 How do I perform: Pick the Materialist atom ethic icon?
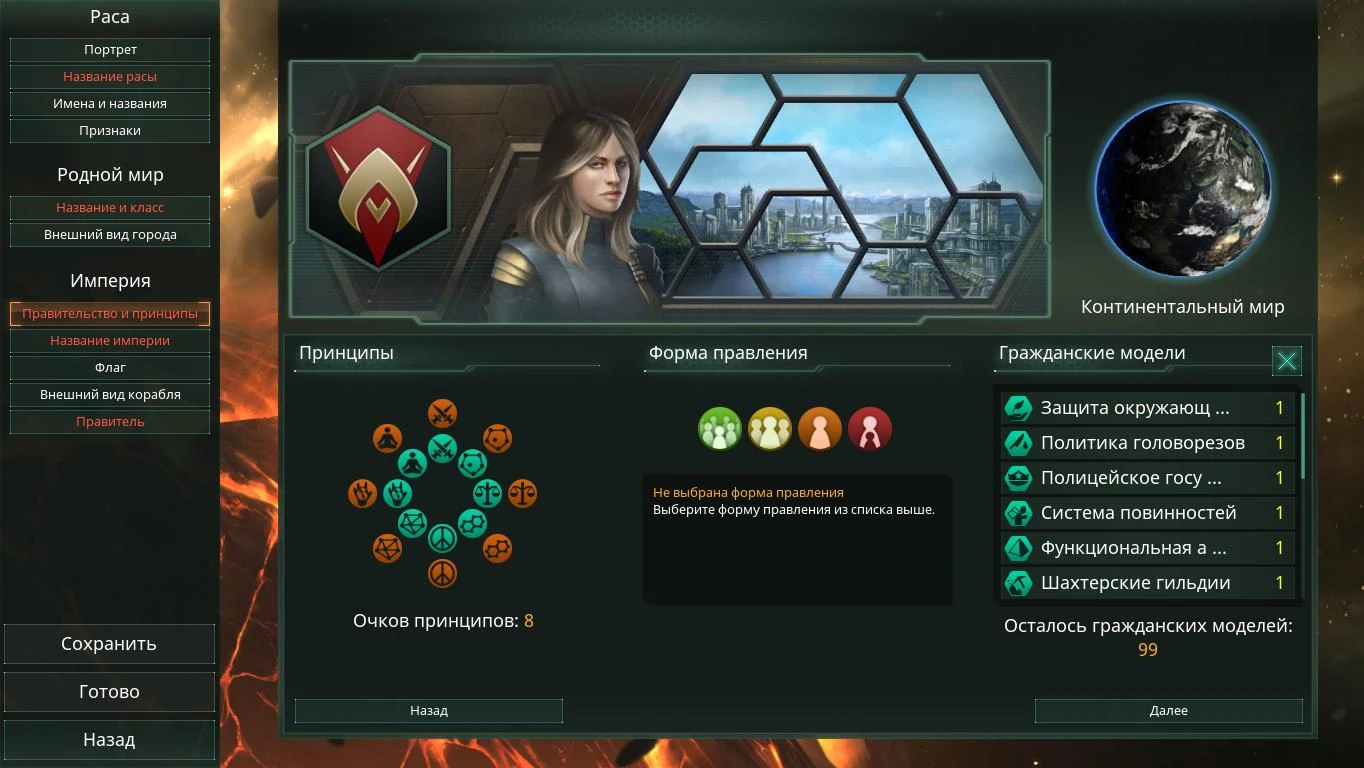pyautogui.click(x=471, y=462)
